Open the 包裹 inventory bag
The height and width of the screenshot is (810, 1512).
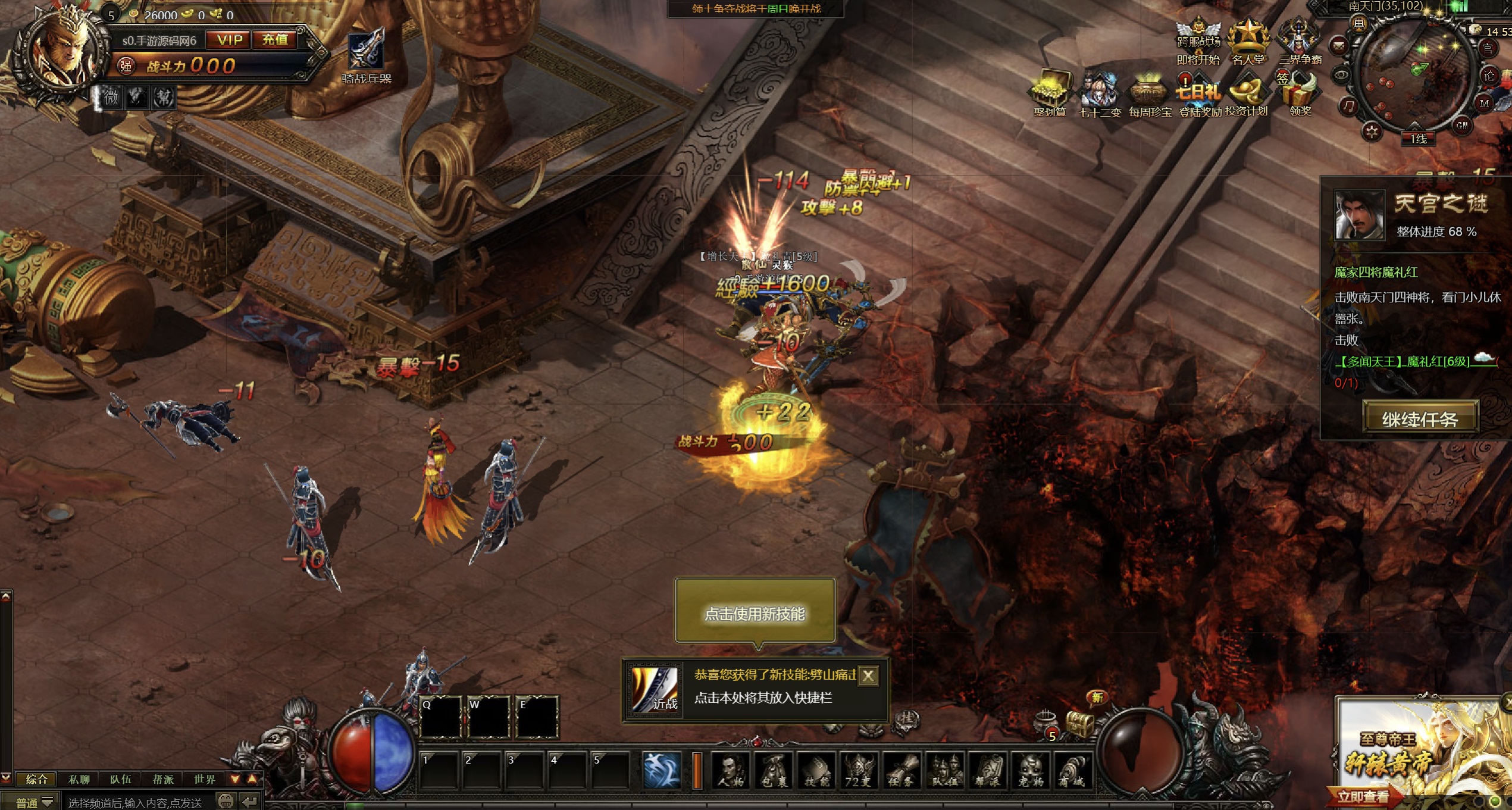tap(774, 771)
